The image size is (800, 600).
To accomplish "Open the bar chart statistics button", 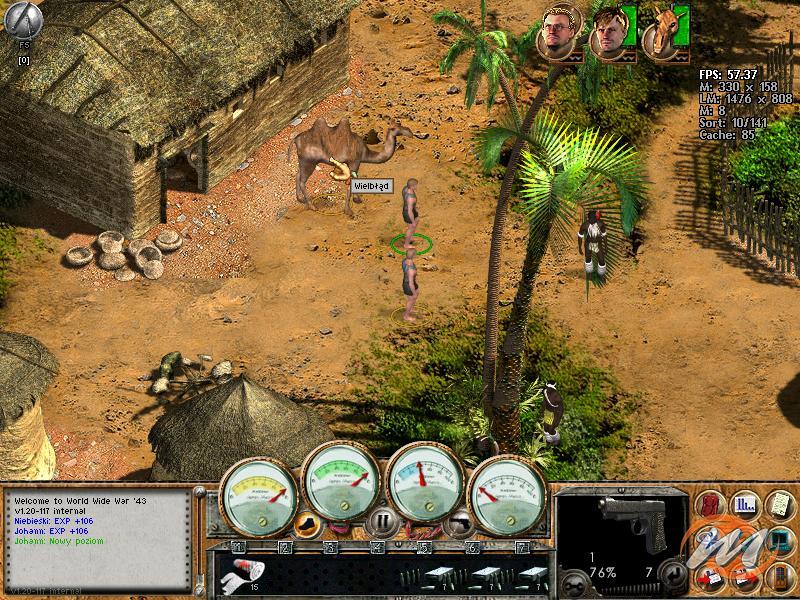I will tap(744, 504).
